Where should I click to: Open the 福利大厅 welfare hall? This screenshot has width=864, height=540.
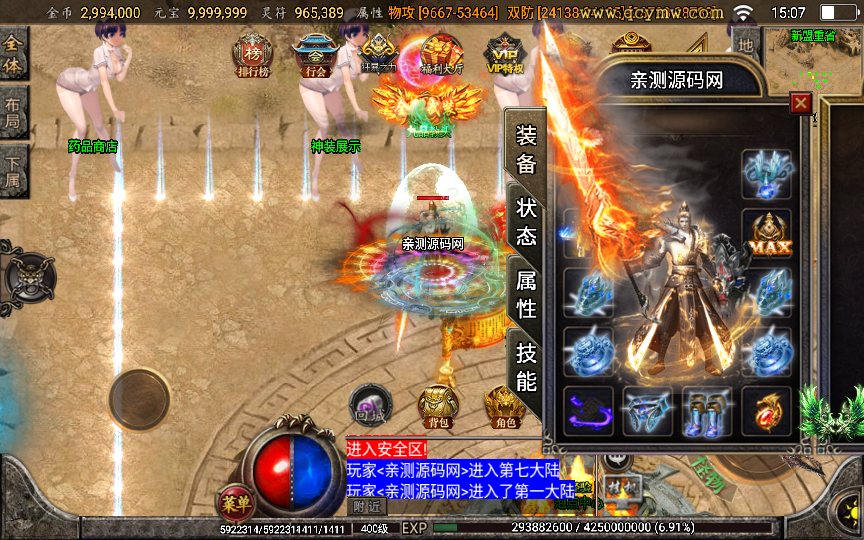click(x=441, y=55)
